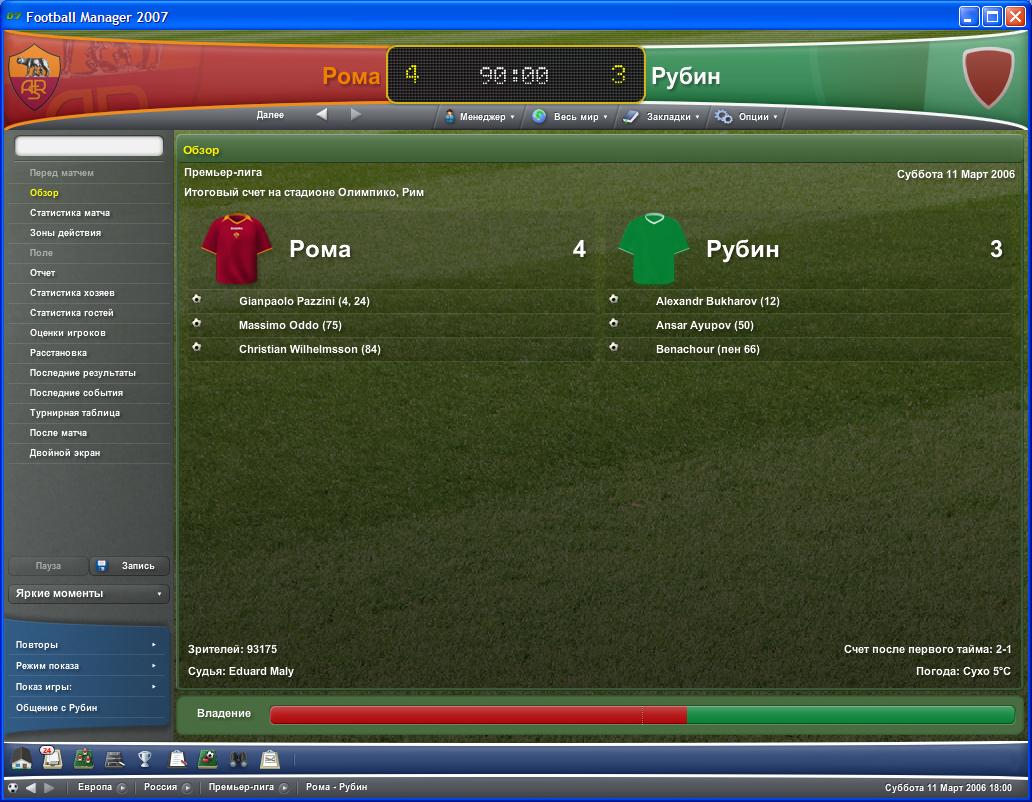This screenshot has width=1032, height=802.
Task: Show Статистика гостей page
Action: 72,313
